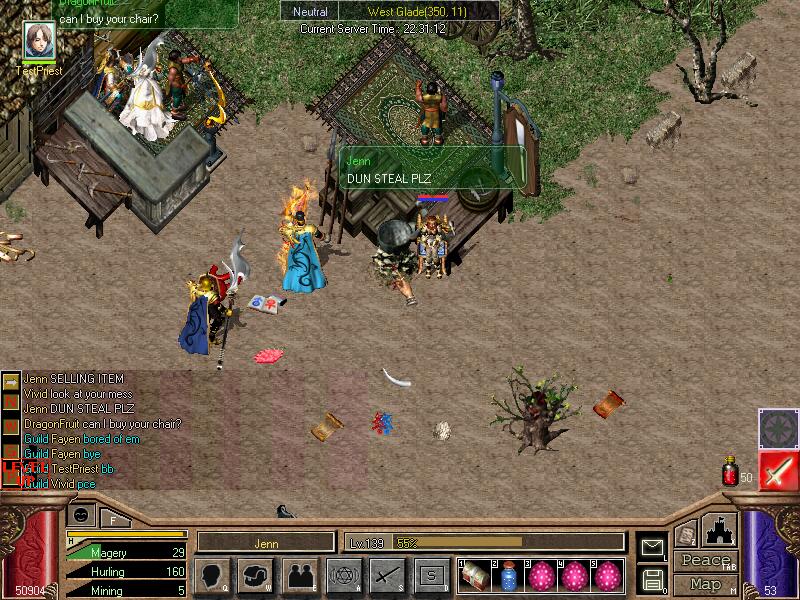Open the hexagram magic icon
This screenshot has height=600, width=800.
tap(343, 575)
